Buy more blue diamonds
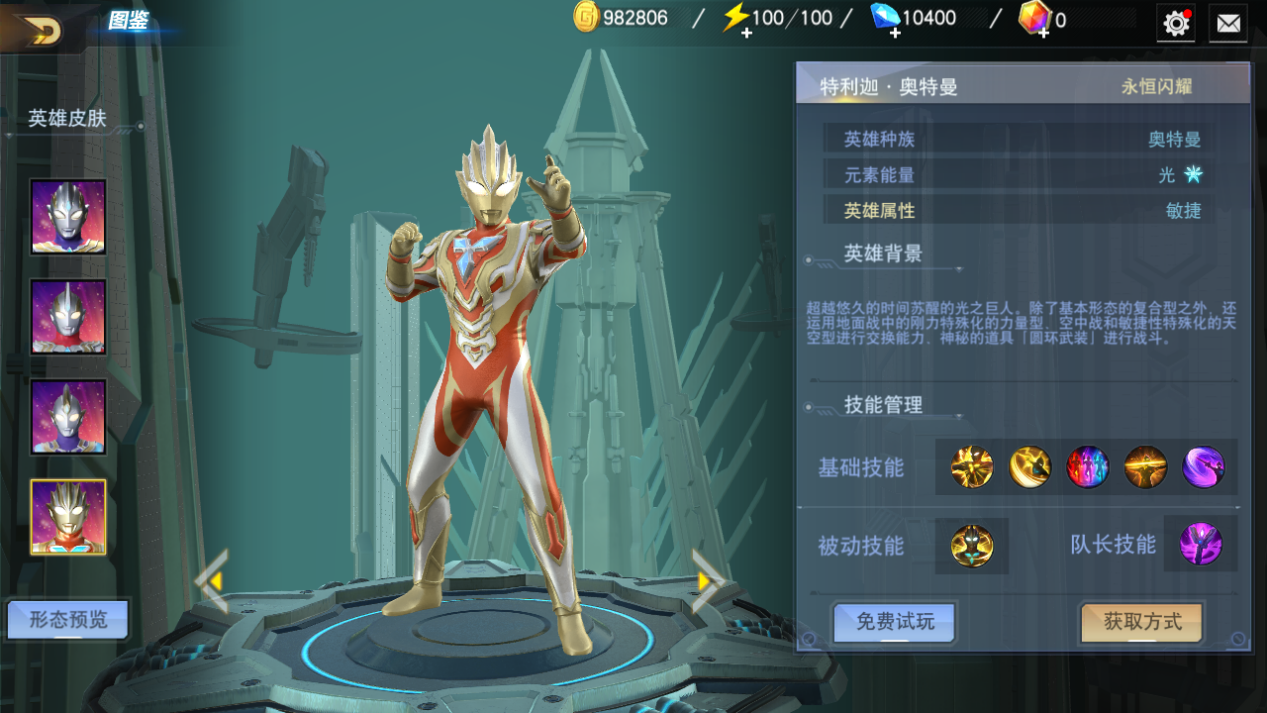Viewport: 1267px width, 713px height. [894, 33]
